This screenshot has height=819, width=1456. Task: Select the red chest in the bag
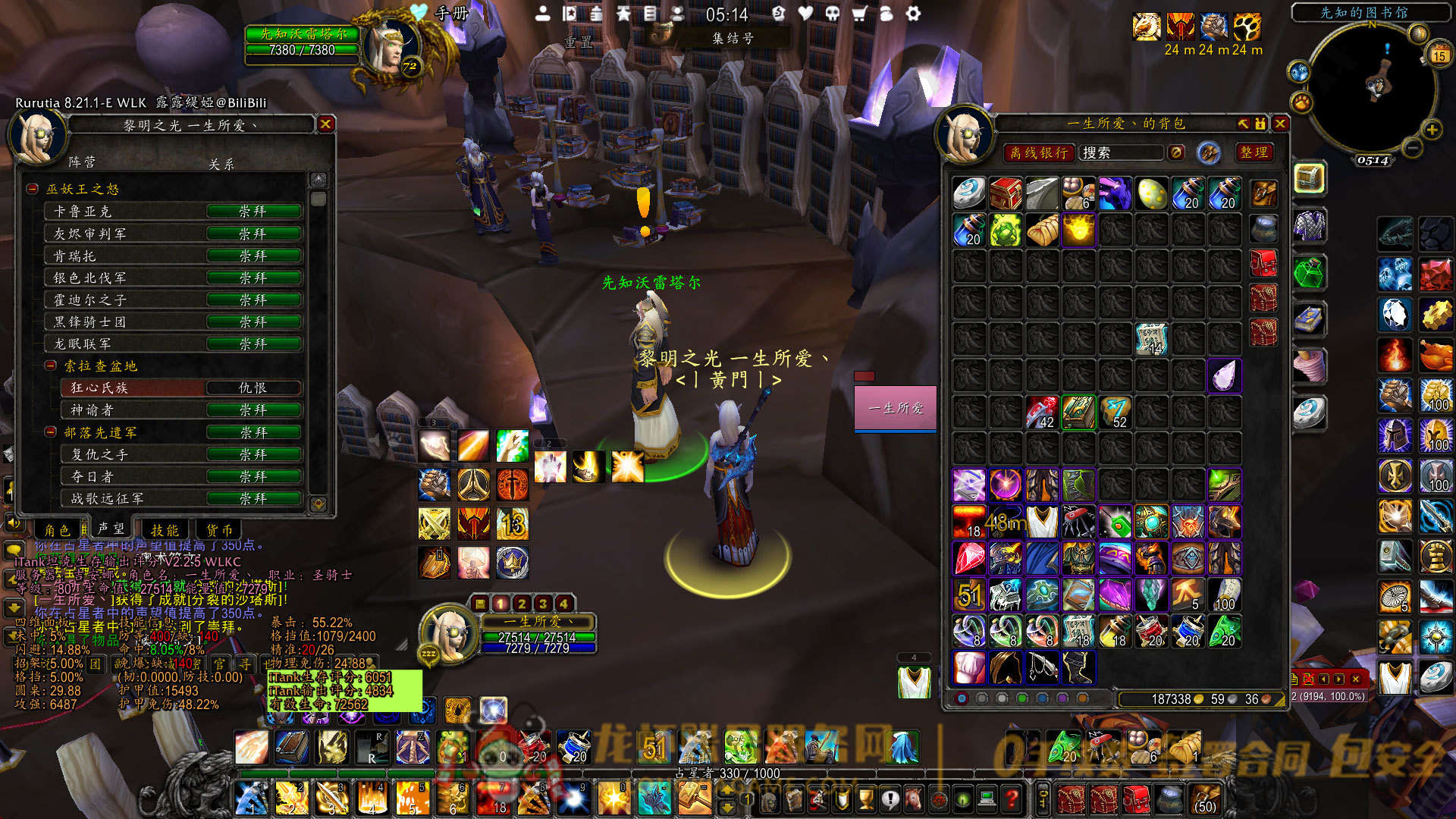pyautogui.click(x=1006, y=194)
